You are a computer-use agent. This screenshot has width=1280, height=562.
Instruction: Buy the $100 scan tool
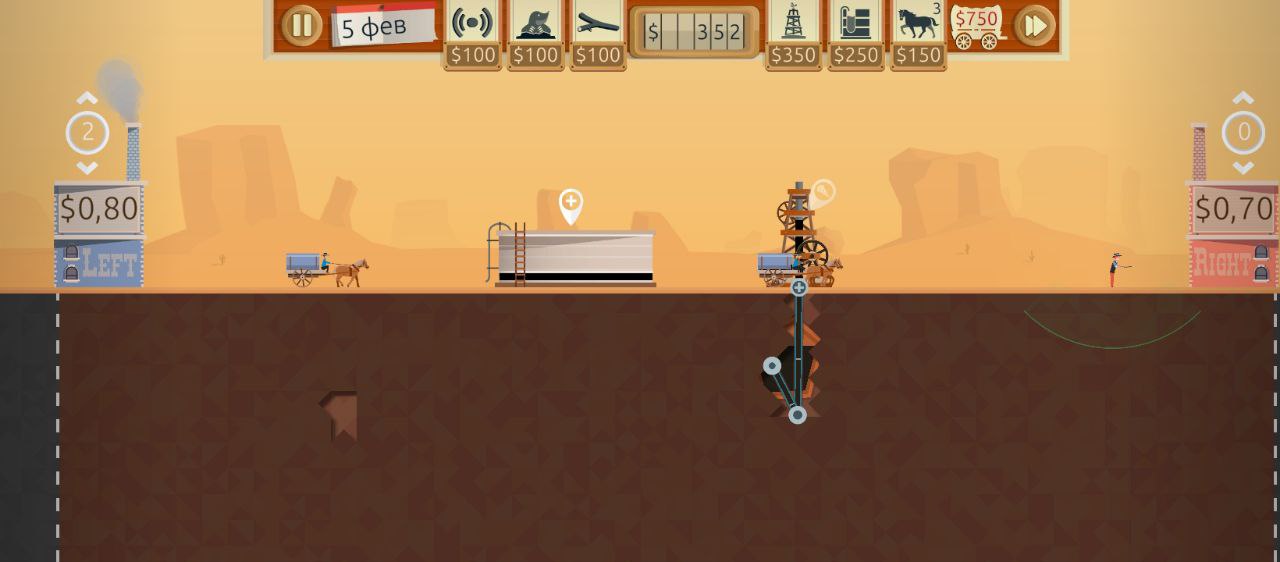pos(472,24)
